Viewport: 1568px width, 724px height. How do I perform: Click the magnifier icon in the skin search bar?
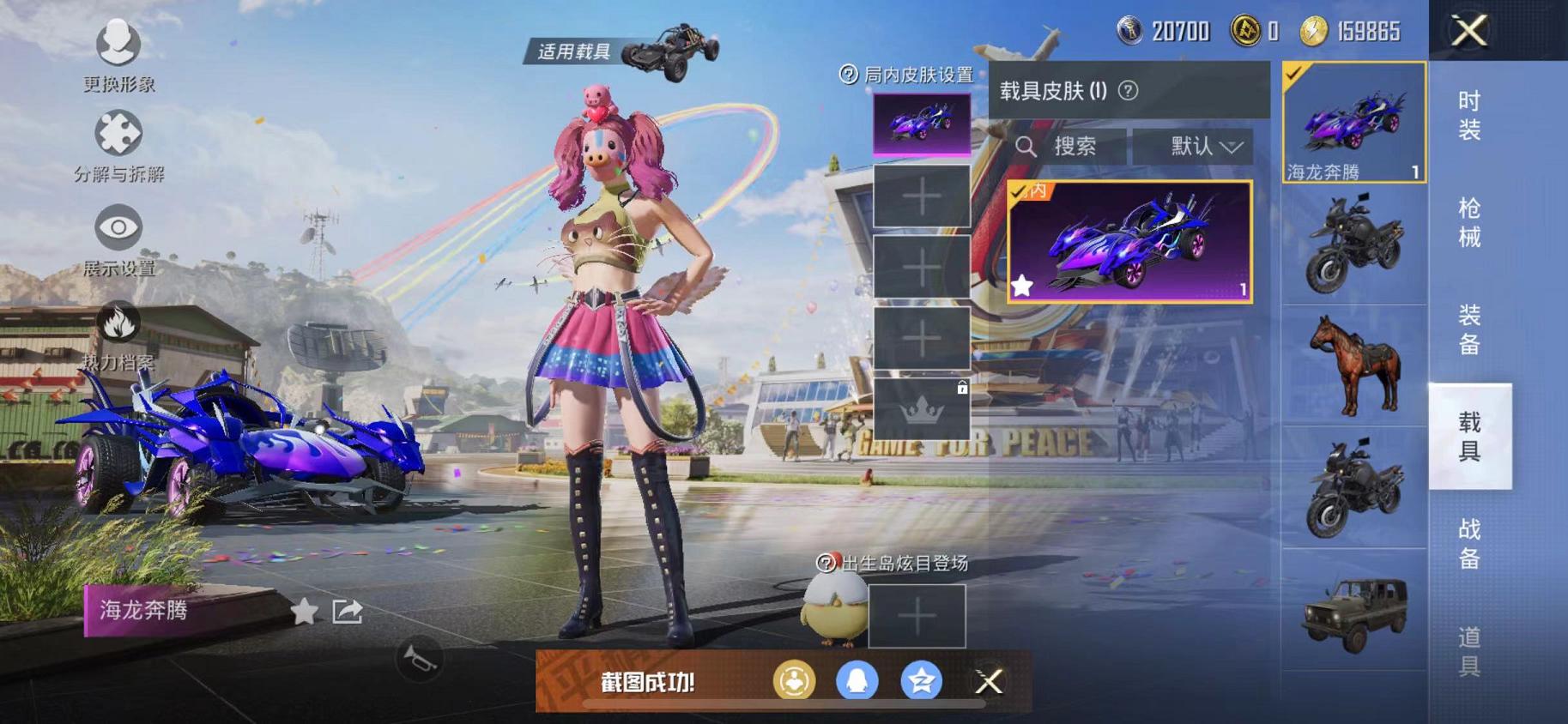(x=1026, y=146)
